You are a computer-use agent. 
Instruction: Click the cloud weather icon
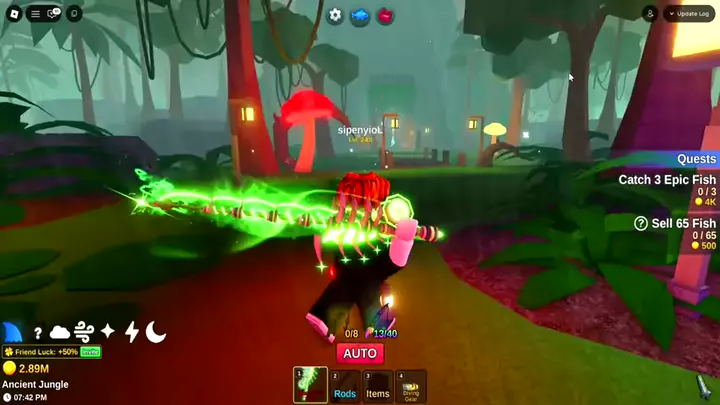pyautogui.click(x=60, y=332)
